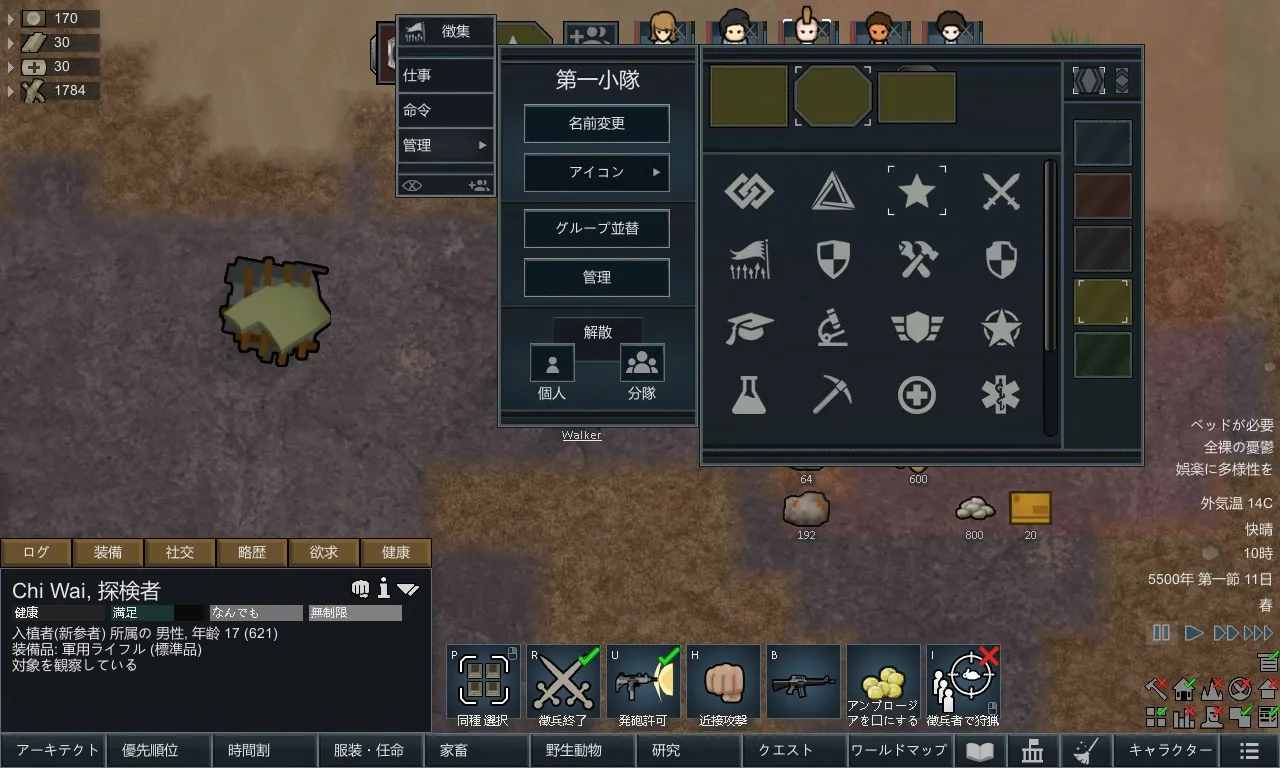Image resolution: width=1280 pixels, height=768 pixels.
Task: Open the 命令 orders menu entry
Action: (445, 110)
